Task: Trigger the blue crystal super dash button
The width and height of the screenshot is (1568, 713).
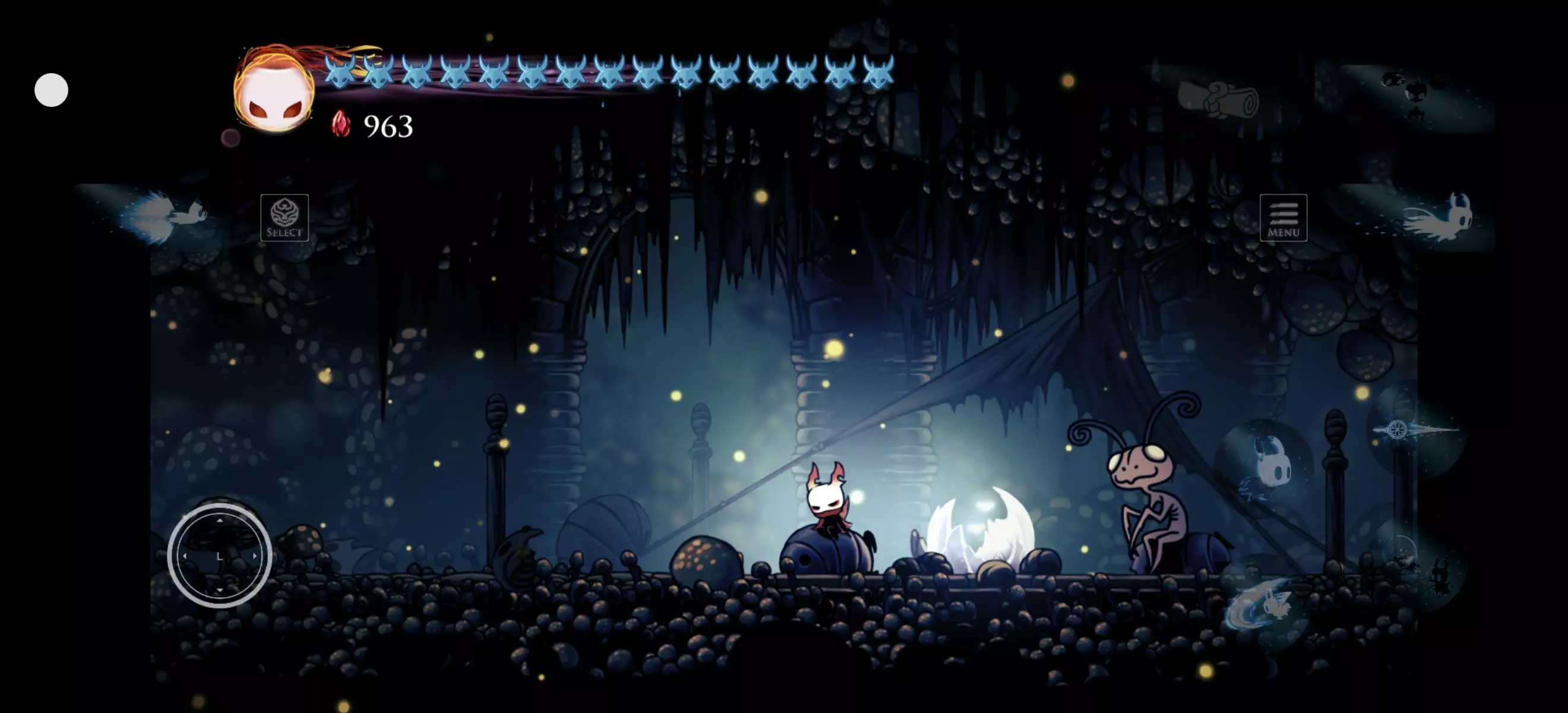Action: [x=165, y=216]
